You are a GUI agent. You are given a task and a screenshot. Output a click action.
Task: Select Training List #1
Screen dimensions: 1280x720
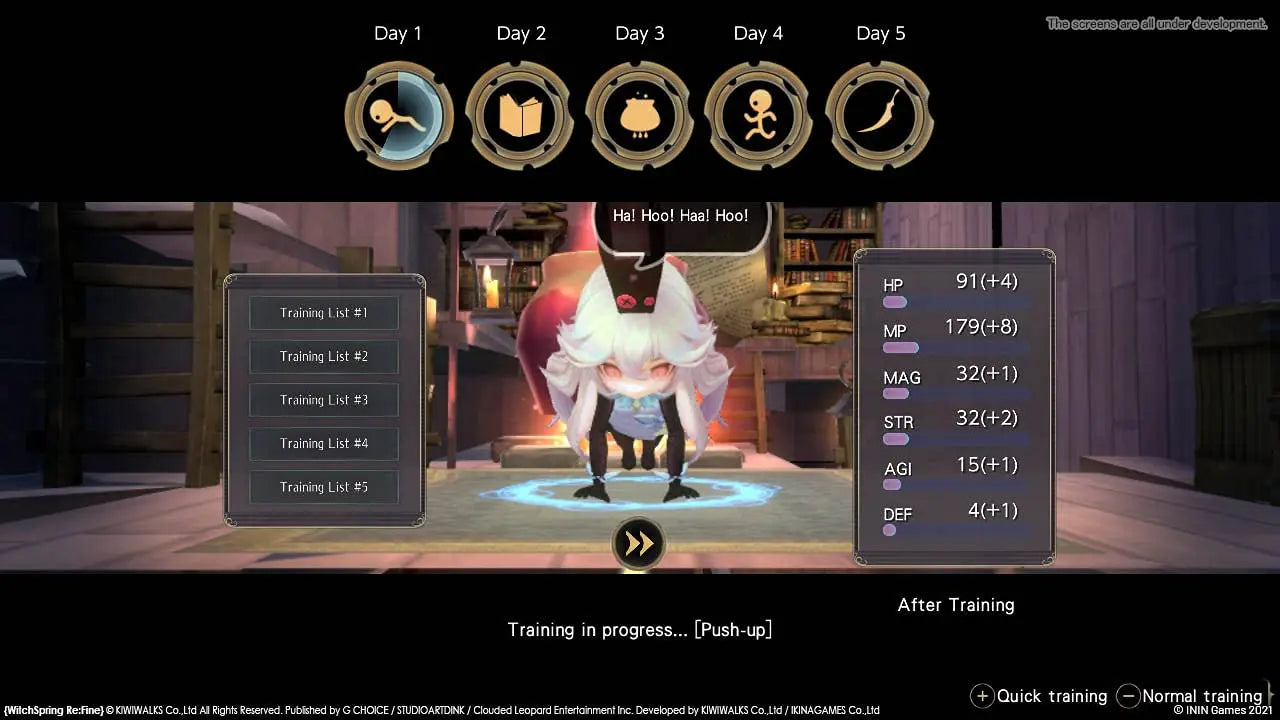click(x=323, y=312)
